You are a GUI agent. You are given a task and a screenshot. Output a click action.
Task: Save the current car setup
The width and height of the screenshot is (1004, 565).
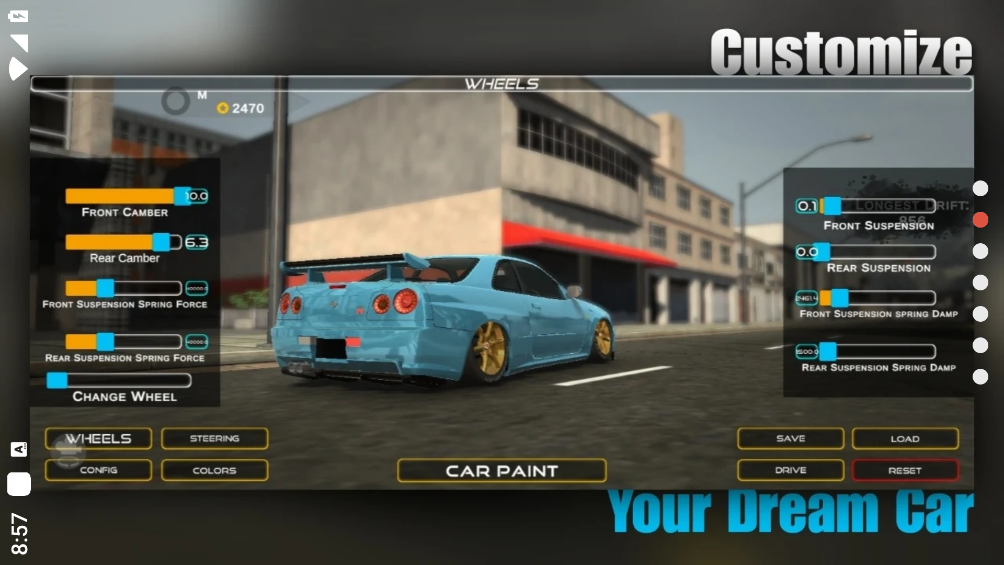pos(790,438)
